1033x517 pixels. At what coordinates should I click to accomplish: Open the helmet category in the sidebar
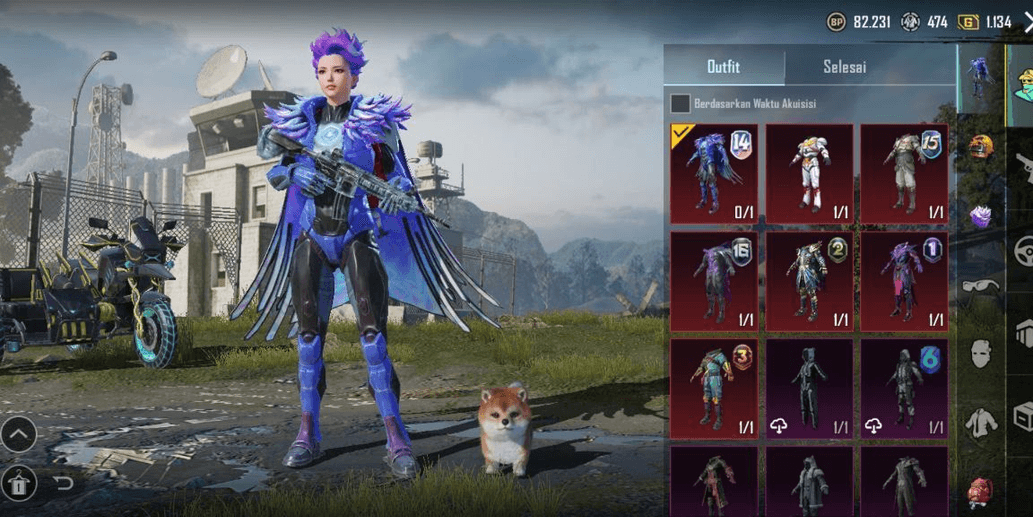point(980,147)
